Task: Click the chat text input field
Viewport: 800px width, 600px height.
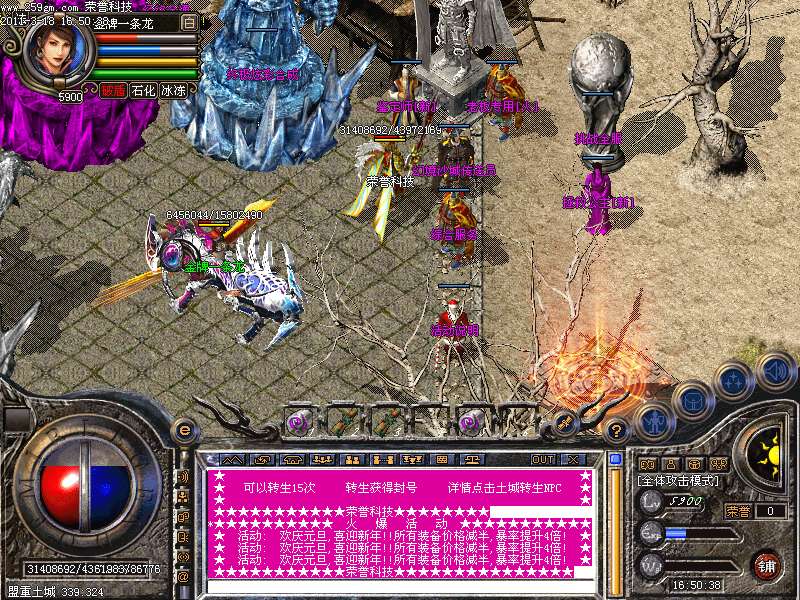Action: (x=398, y=587)
